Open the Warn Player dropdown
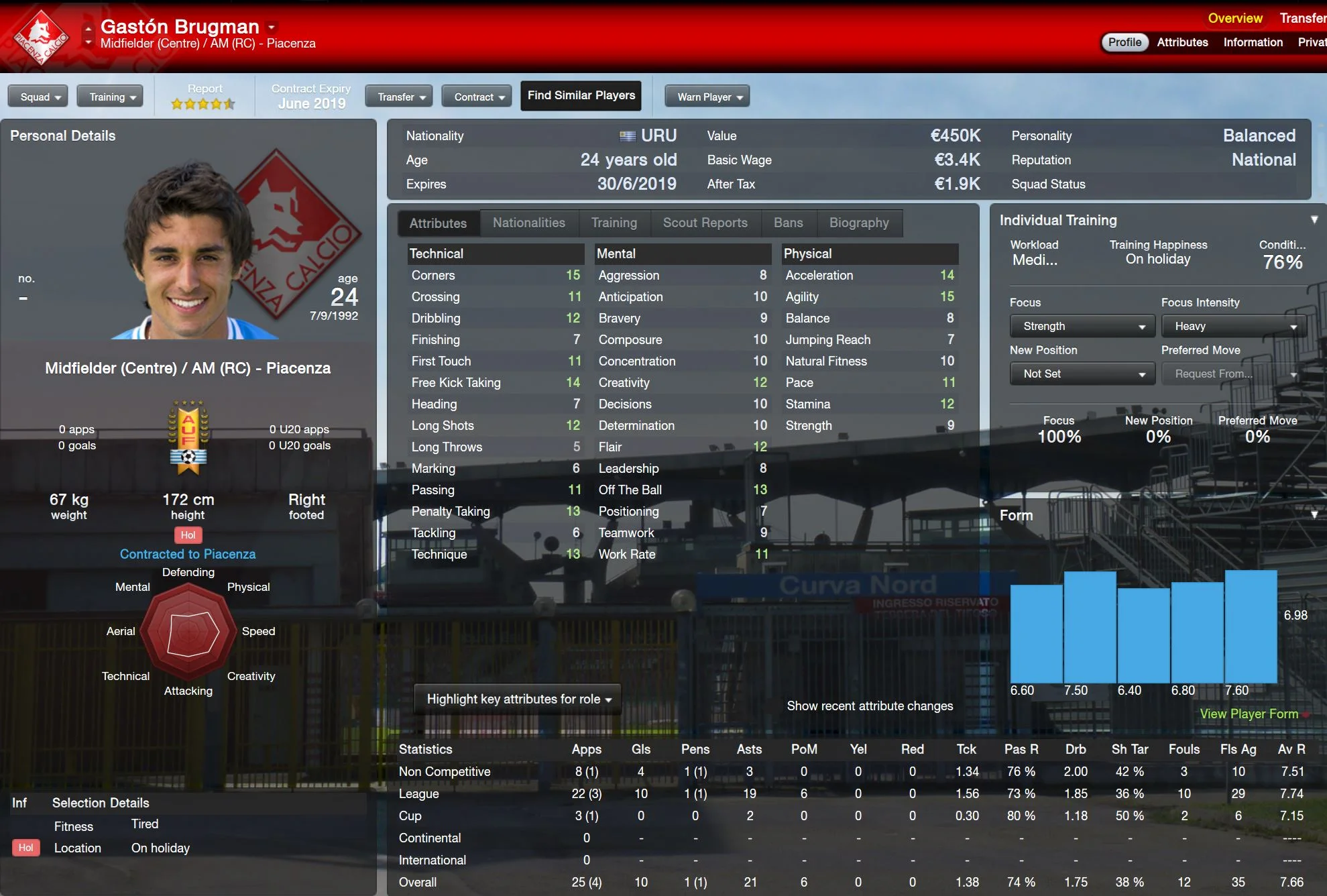1327x896 pixels. click(707, 97)
